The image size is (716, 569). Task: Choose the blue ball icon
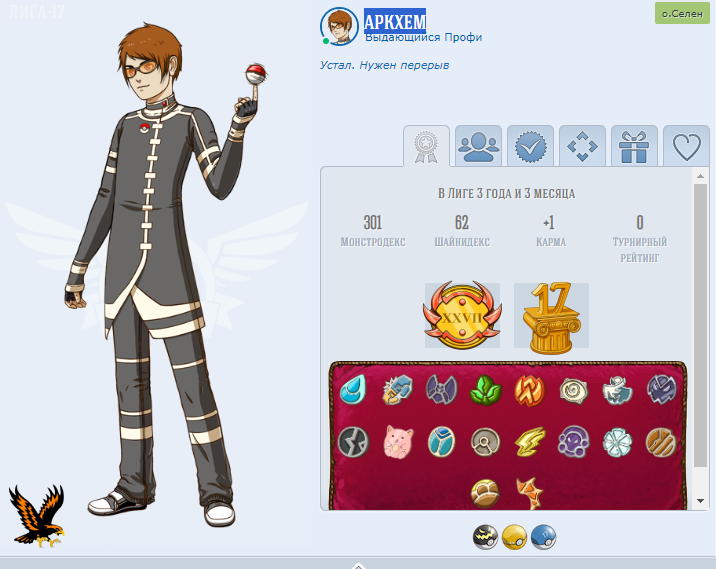point(543,537)
